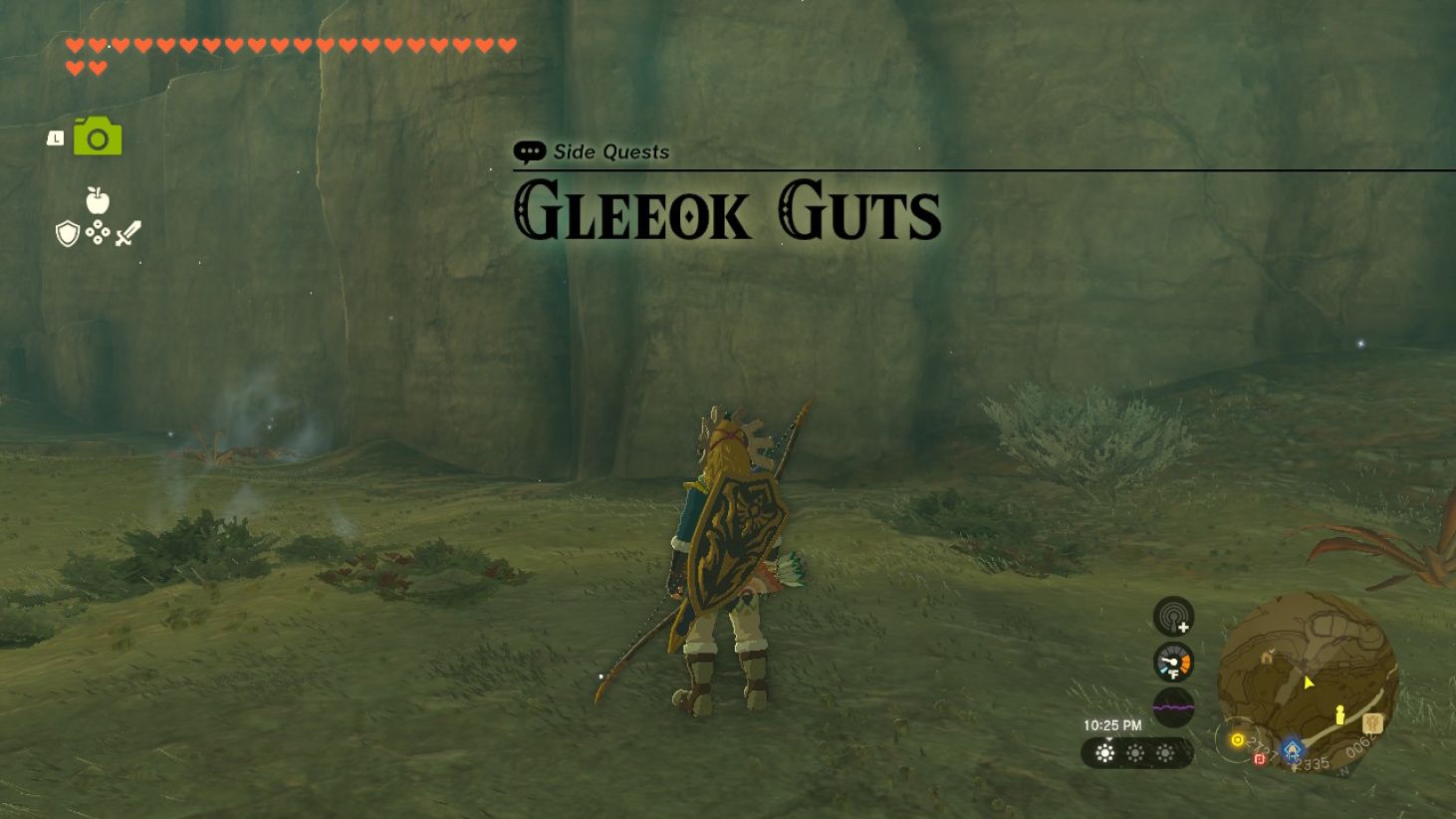Viewport: 1456px width, 819px height.
Task: Select the sword weapon icon
Action: pos(128,232)
